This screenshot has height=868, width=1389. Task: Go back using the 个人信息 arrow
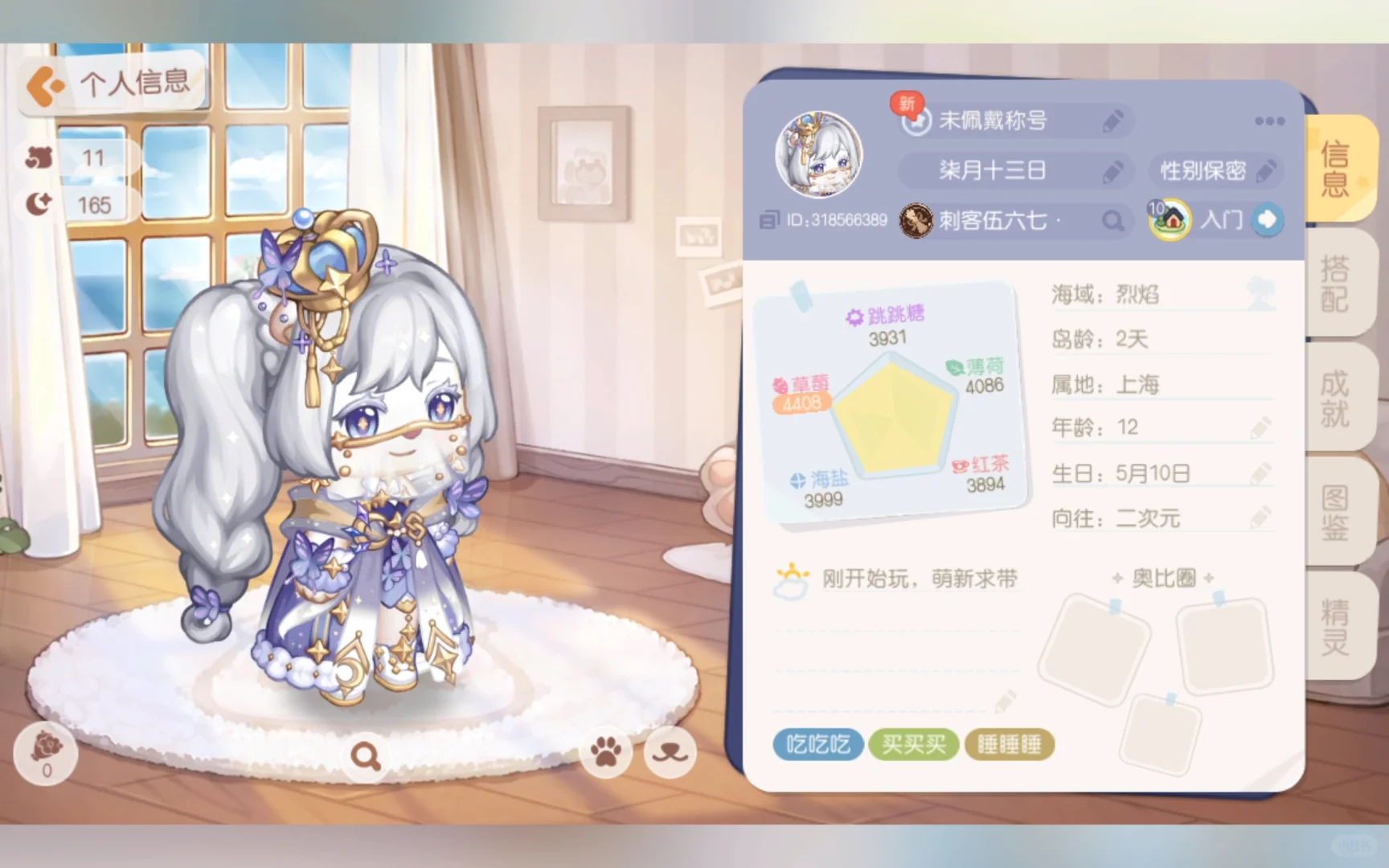46,82
